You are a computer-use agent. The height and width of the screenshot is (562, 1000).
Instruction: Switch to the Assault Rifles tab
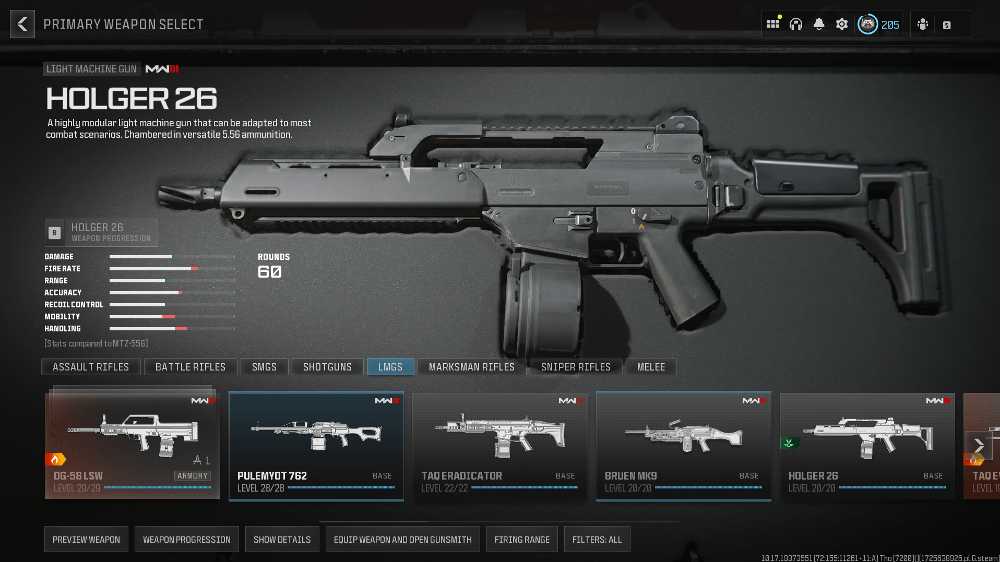[x=91, y=367]
